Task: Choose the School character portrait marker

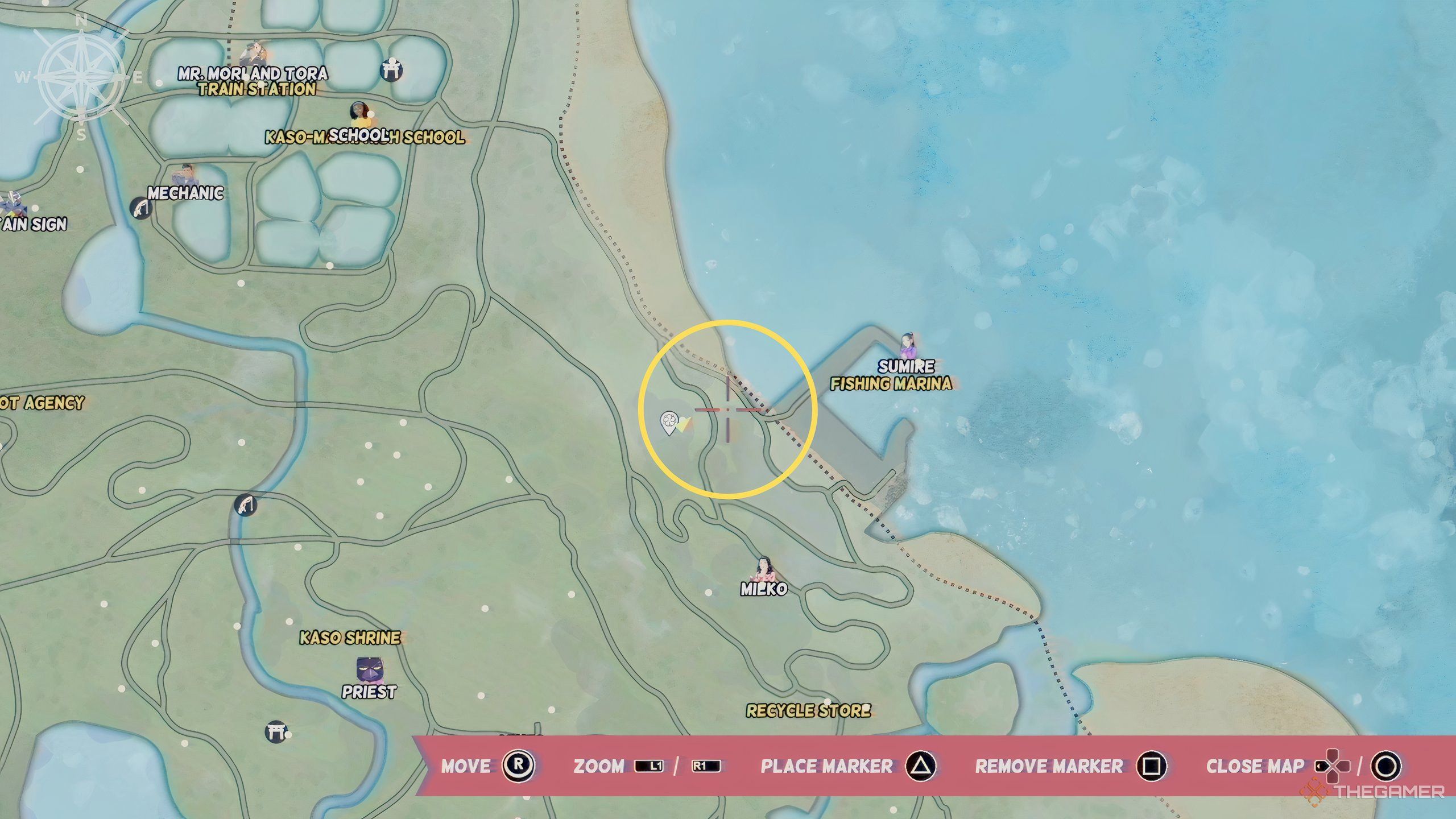Action: (x=359, y=115)
